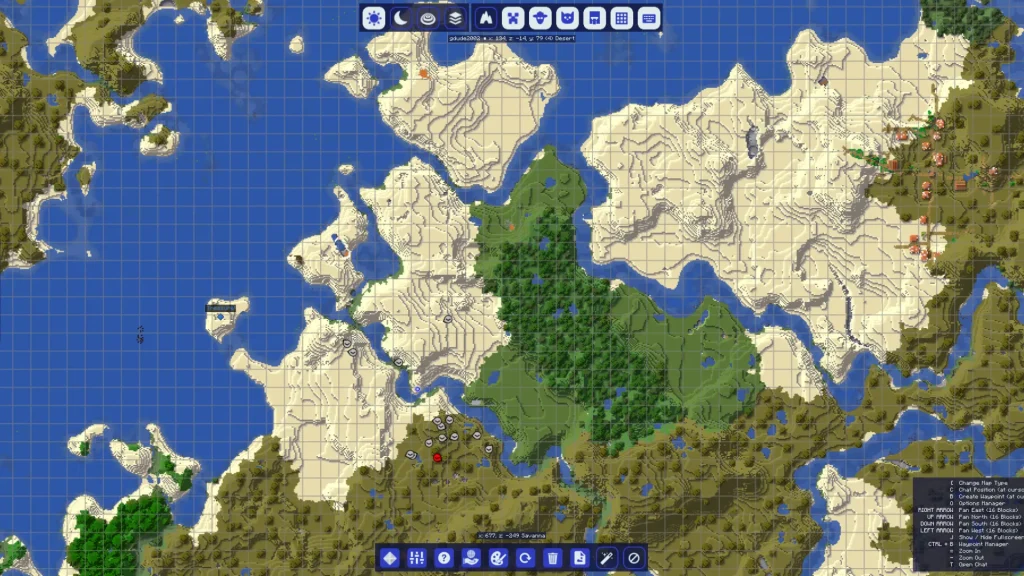This screenshot has width=1024, height=576.
Task: Select the topographic map type
Action: click(428, 17)
